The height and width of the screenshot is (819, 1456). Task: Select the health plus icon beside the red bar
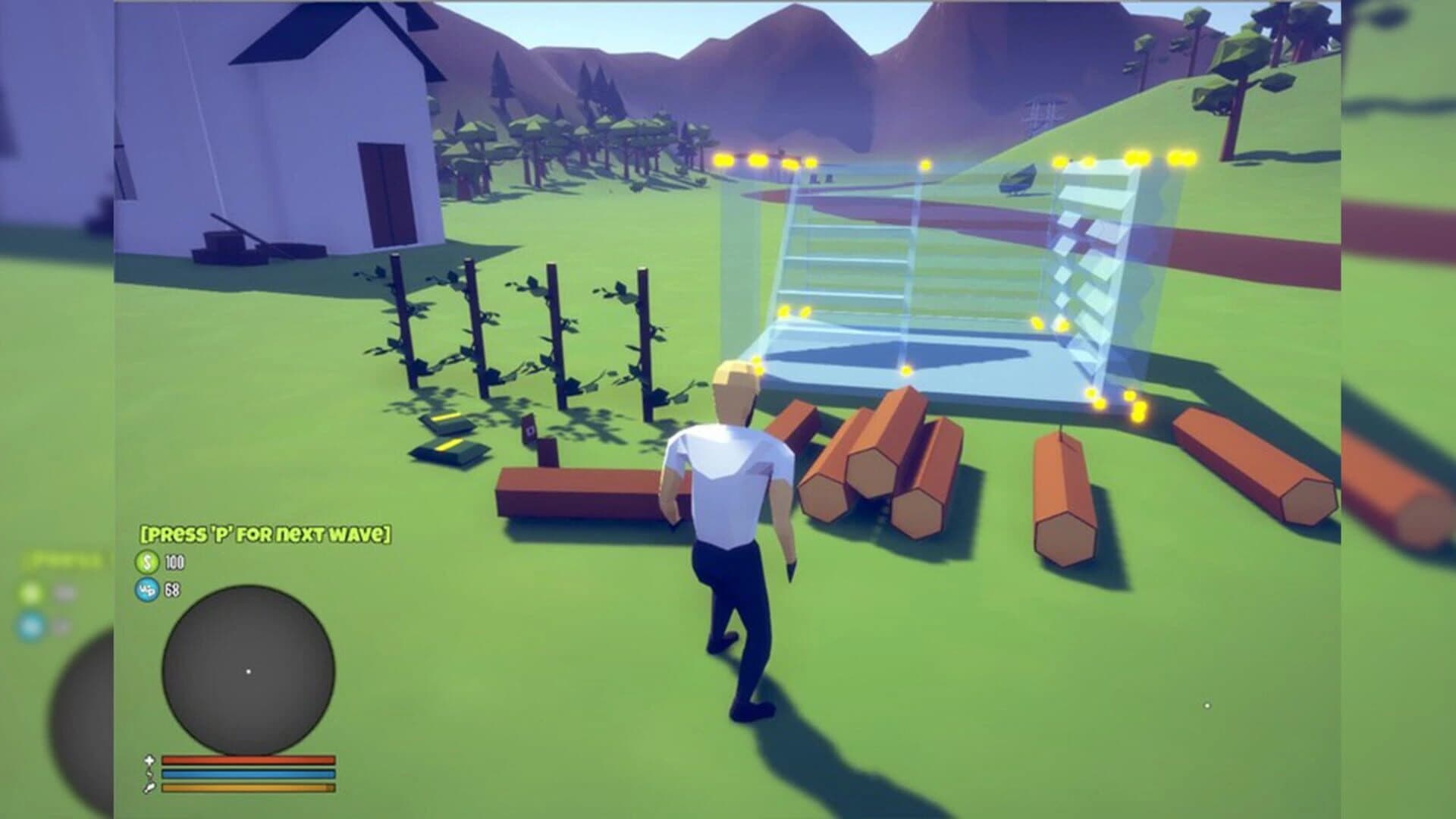(x=150, y=759)
